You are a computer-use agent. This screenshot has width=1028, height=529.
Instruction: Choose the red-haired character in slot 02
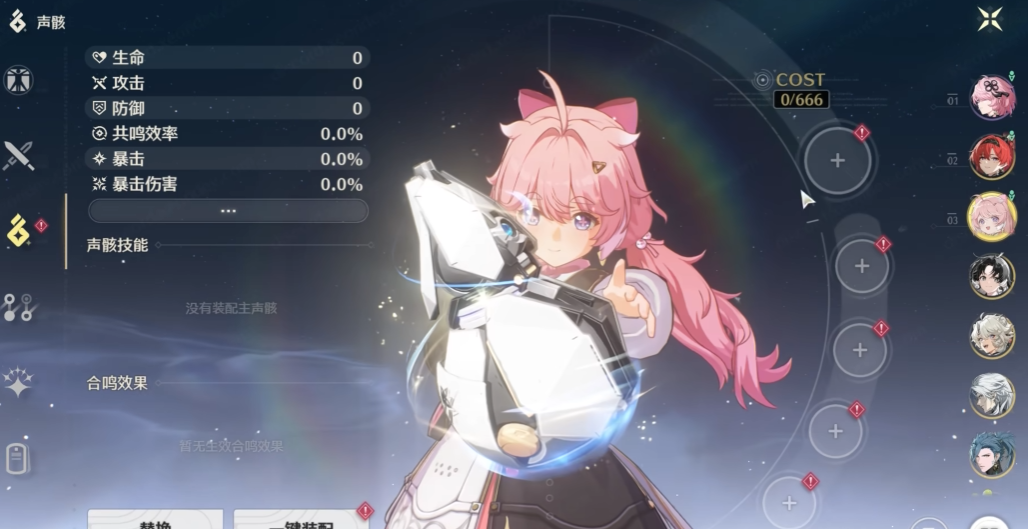992,156
